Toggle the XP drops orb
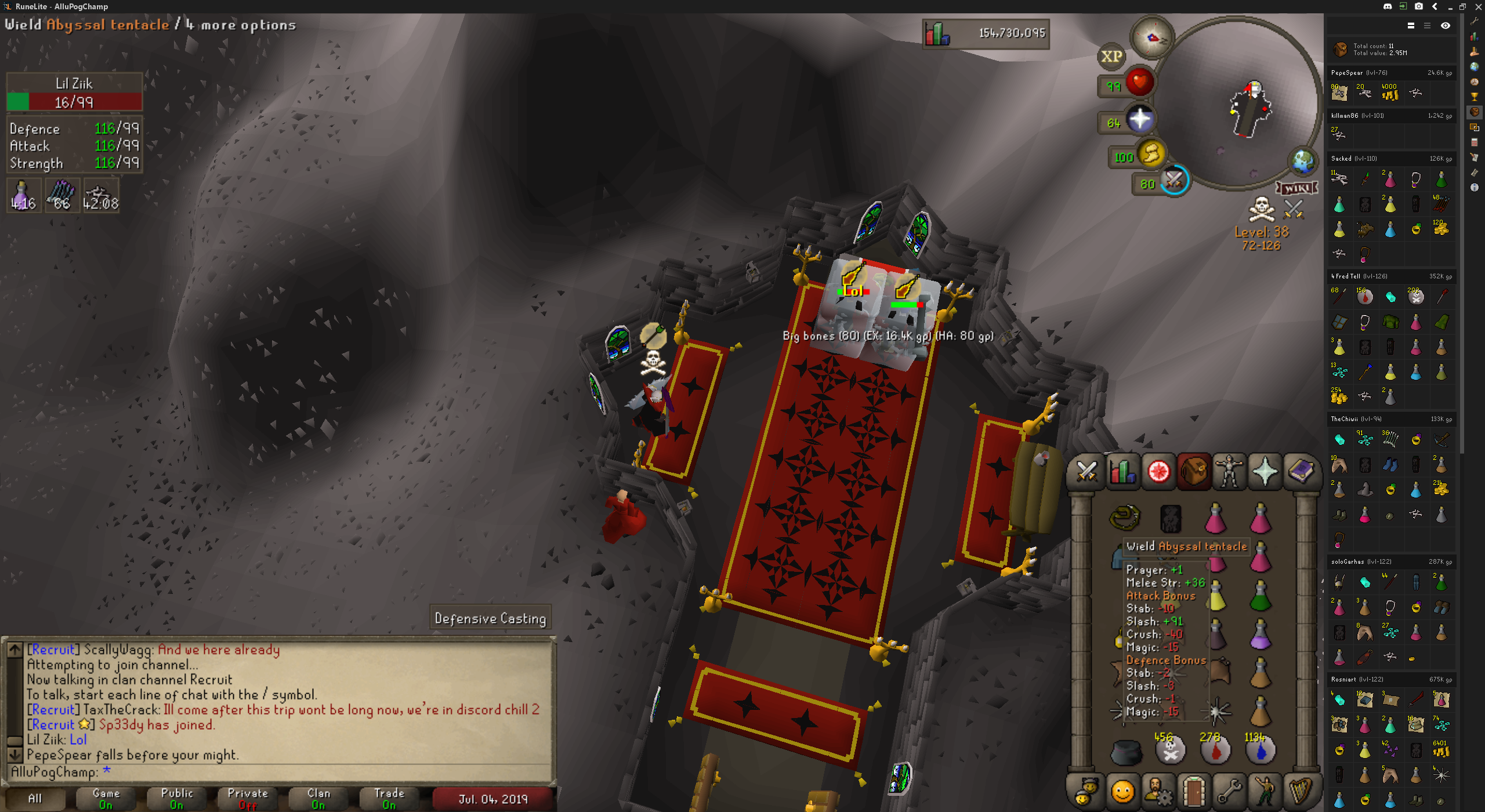1485x812 pixels. click(x=1111, y=56)
